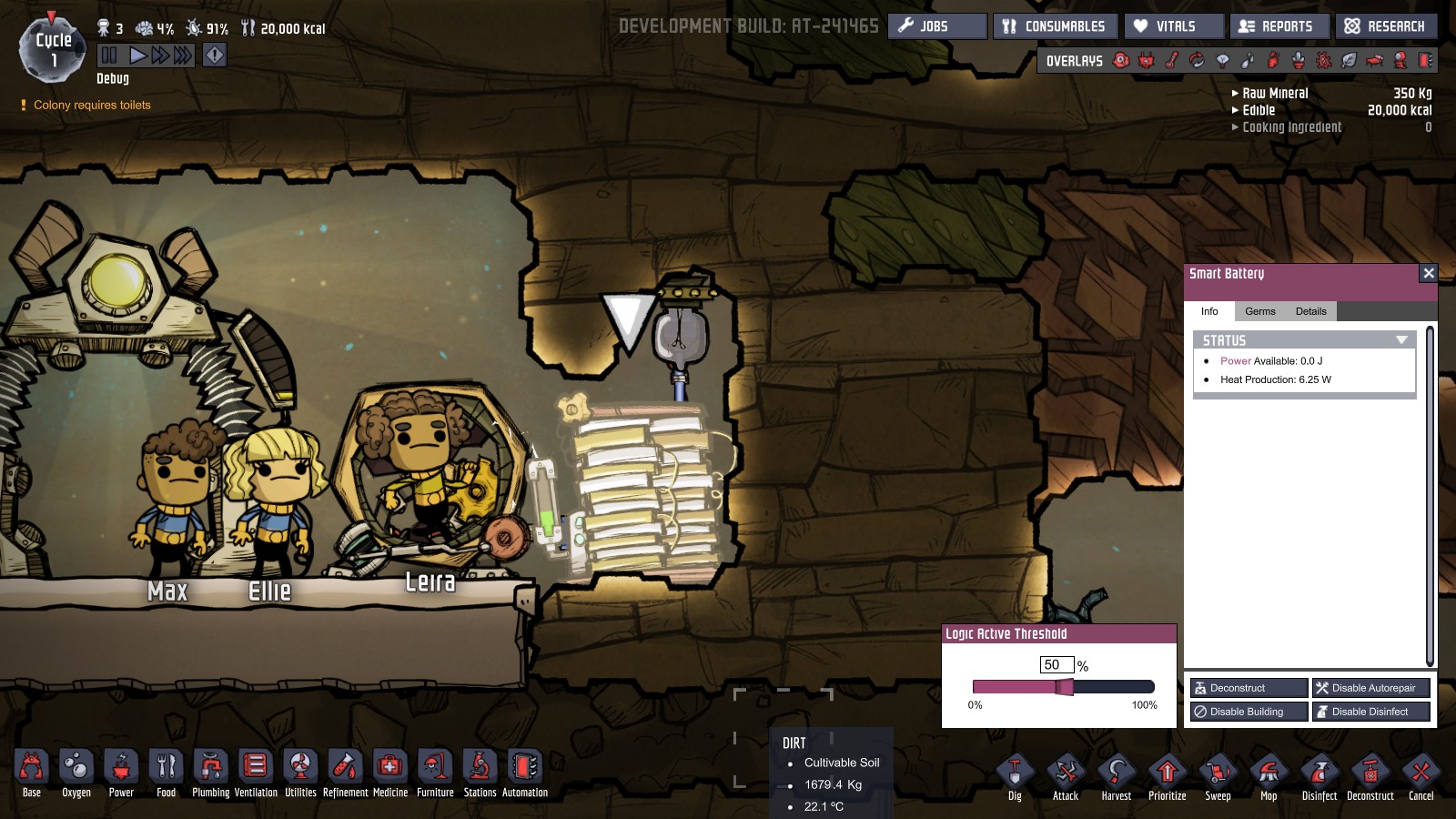This screenshot has height=819, width=1456.
Task: Open the Research tree
Action: click(1386, 26)
